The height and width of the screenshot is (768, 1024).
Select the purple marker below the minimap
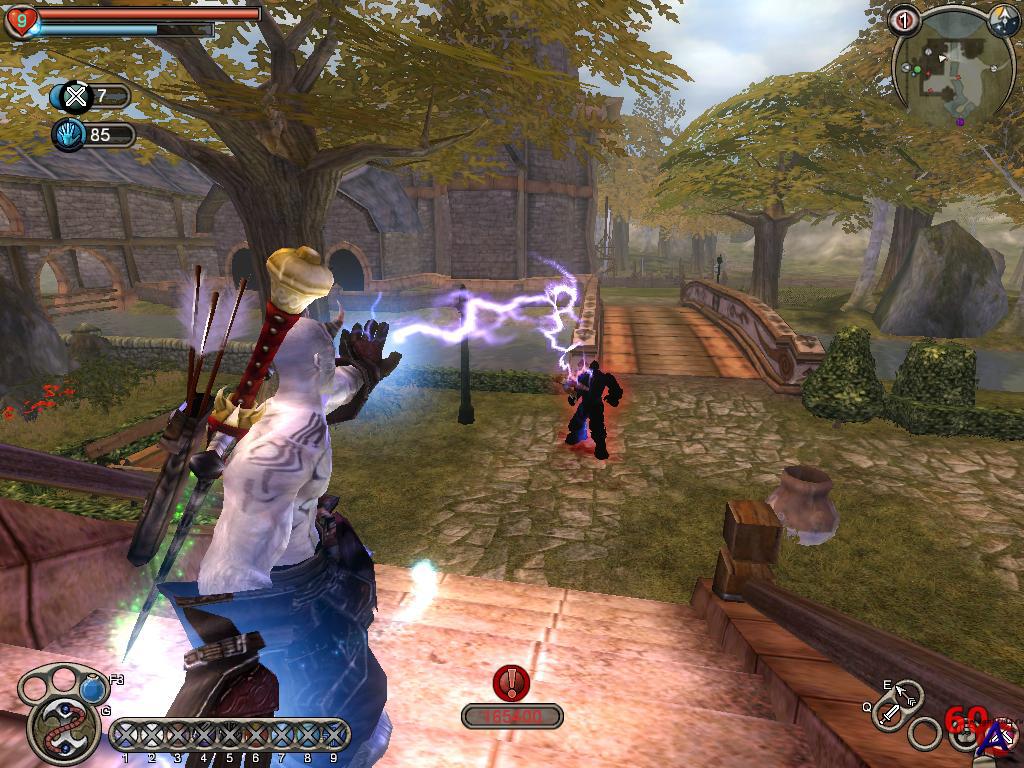960,122
